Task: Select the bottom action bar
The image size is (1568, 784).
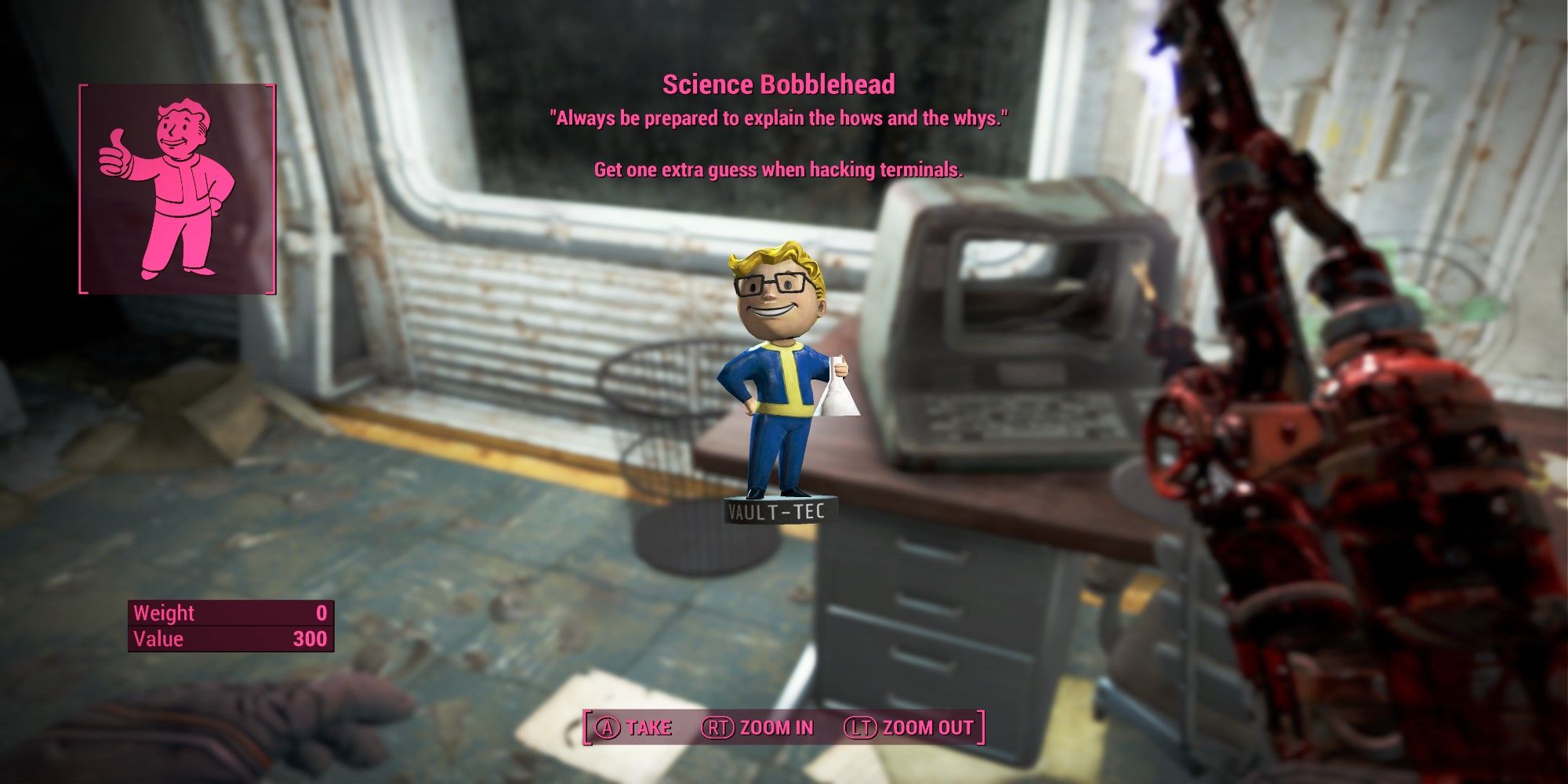Action: [x=780, y=727]
